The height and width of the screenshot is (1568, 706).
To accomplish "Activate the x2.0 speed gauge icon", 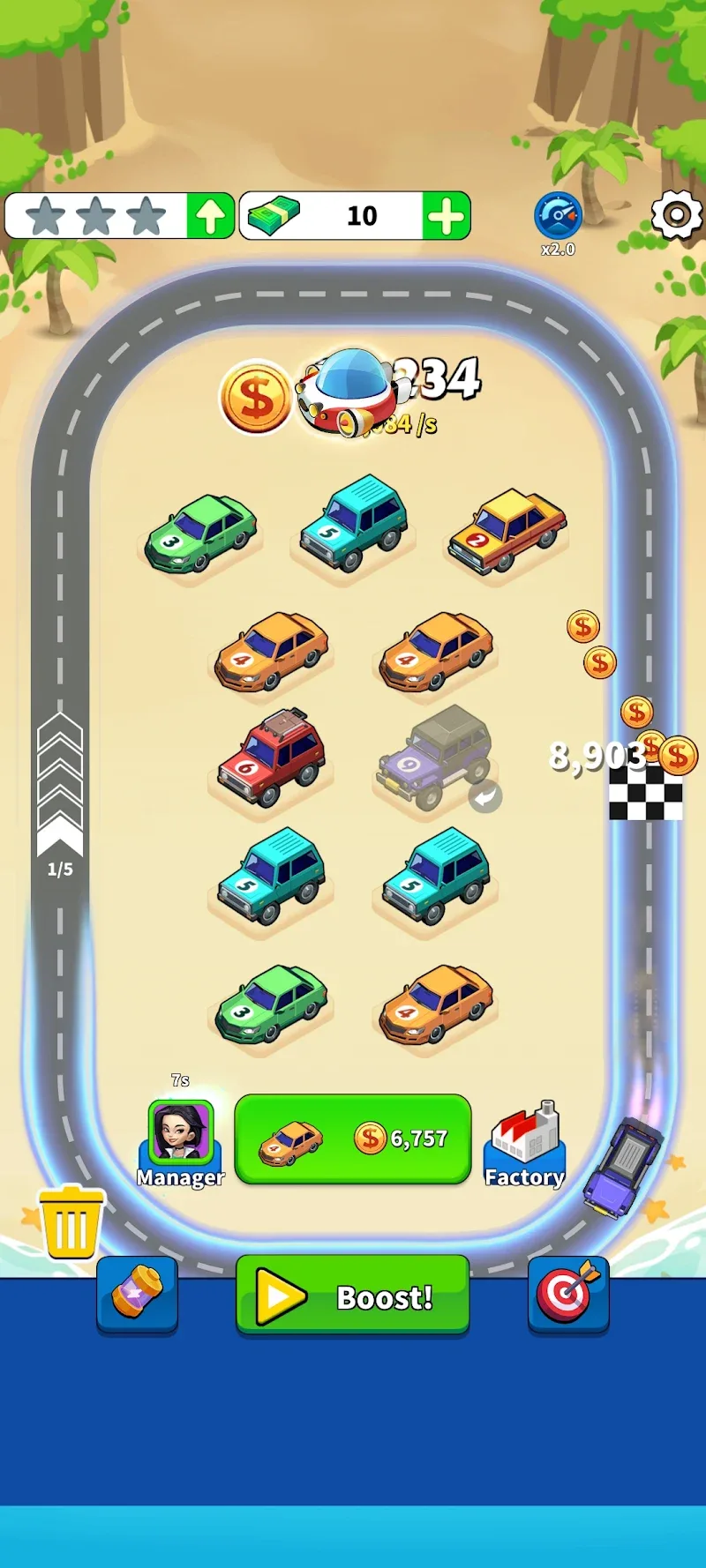I will pyautogui.click(x=558, y=216).
